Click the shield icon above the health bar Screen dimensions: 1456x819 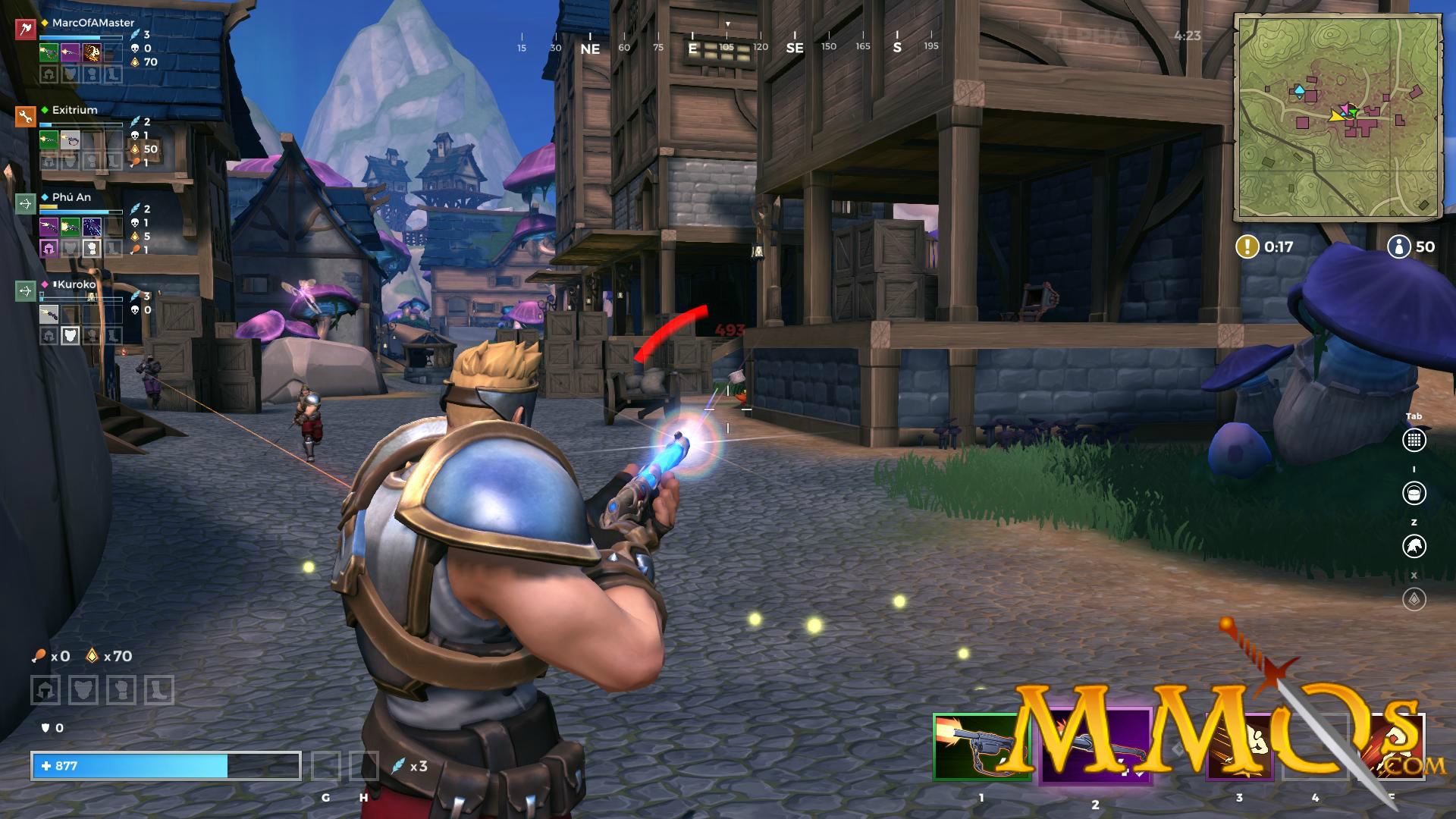[x=44, y=727]
